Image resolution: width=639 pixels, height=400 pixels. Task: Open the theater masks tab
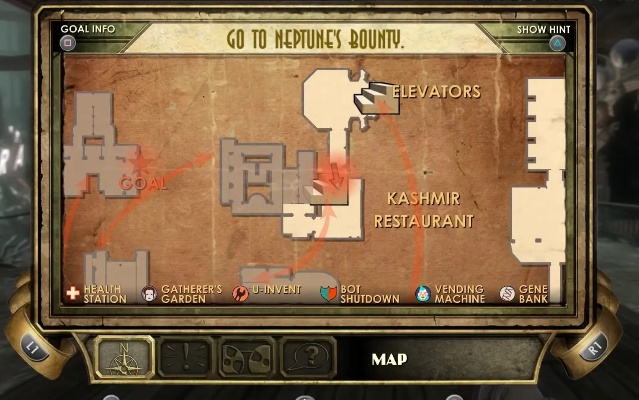tap(247, 357)
